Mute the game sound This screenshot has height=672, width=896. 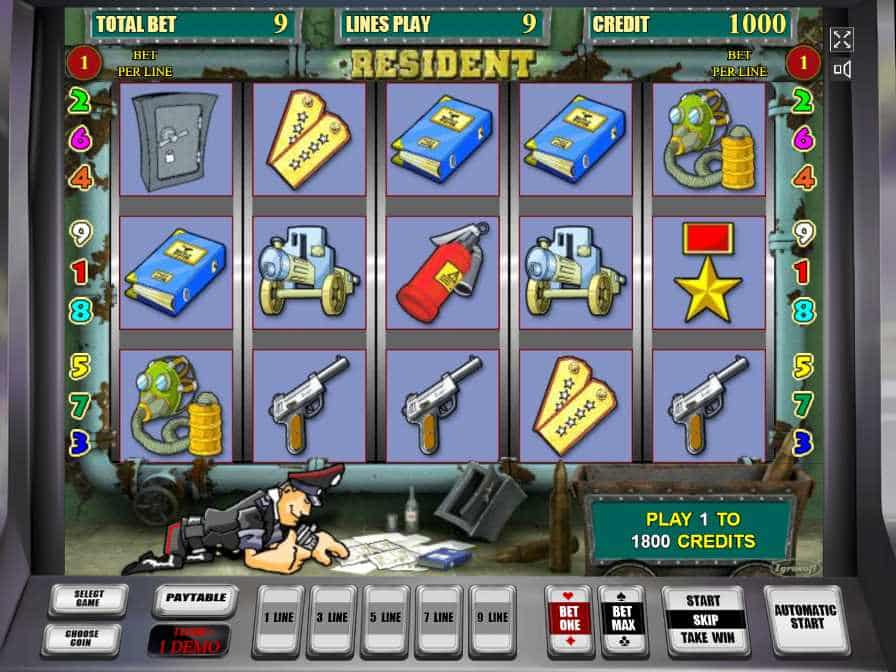(x=841, y=69)
